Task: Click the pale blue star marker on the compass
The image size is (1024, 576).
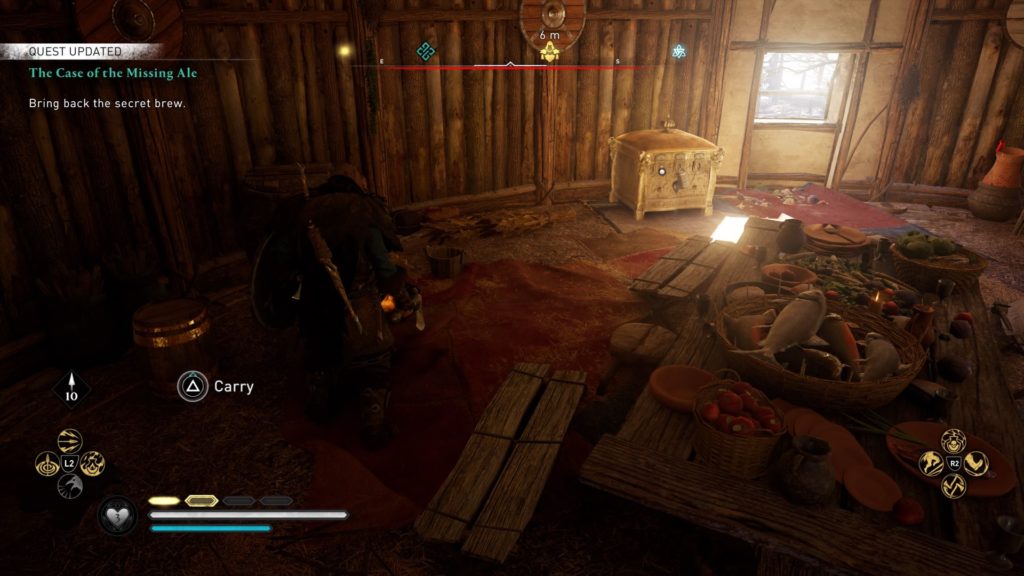Action: tap(679, 51)
